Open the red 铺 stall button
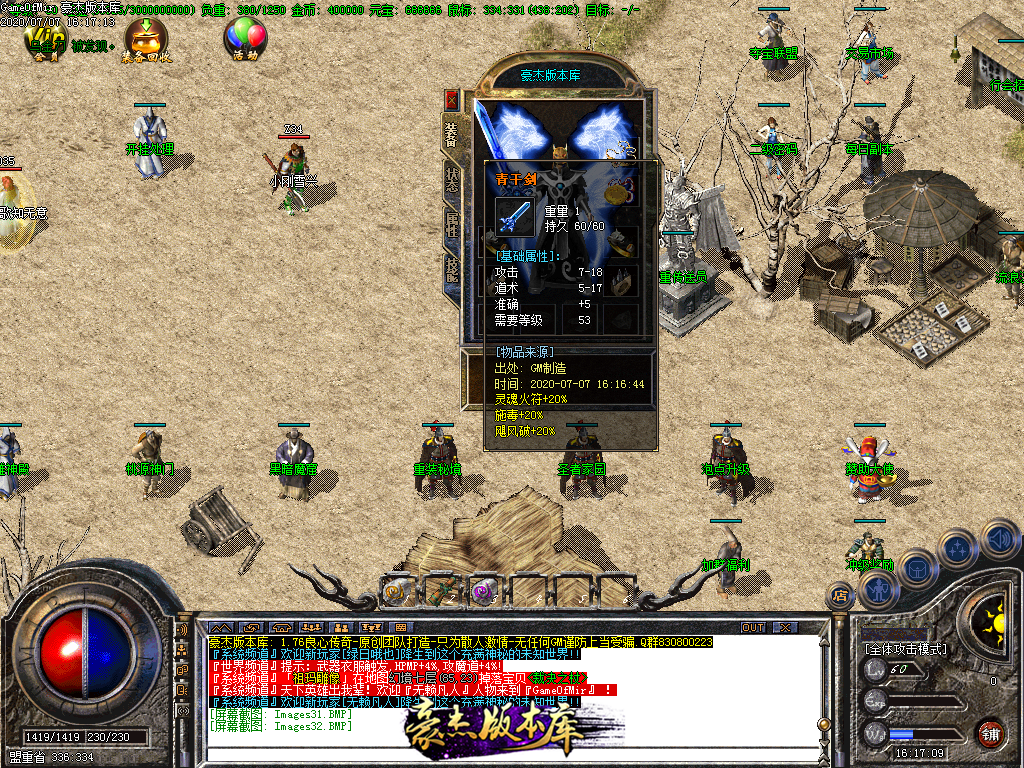The width and height of the screenshot is (1024, 768). (x=991, y=733)
